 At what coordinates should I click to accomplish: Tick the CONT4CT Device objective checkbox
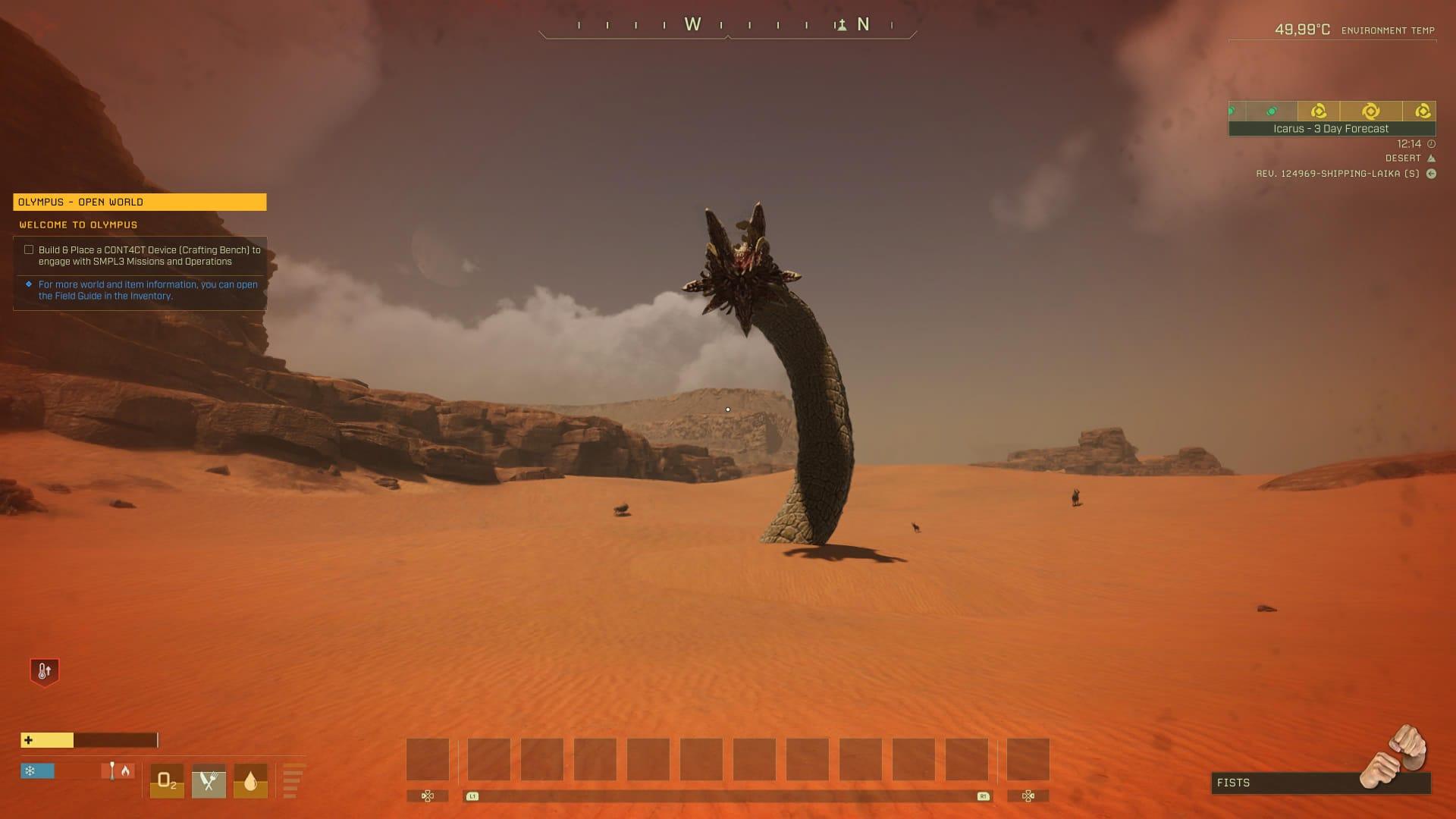(x=29, y=249)
